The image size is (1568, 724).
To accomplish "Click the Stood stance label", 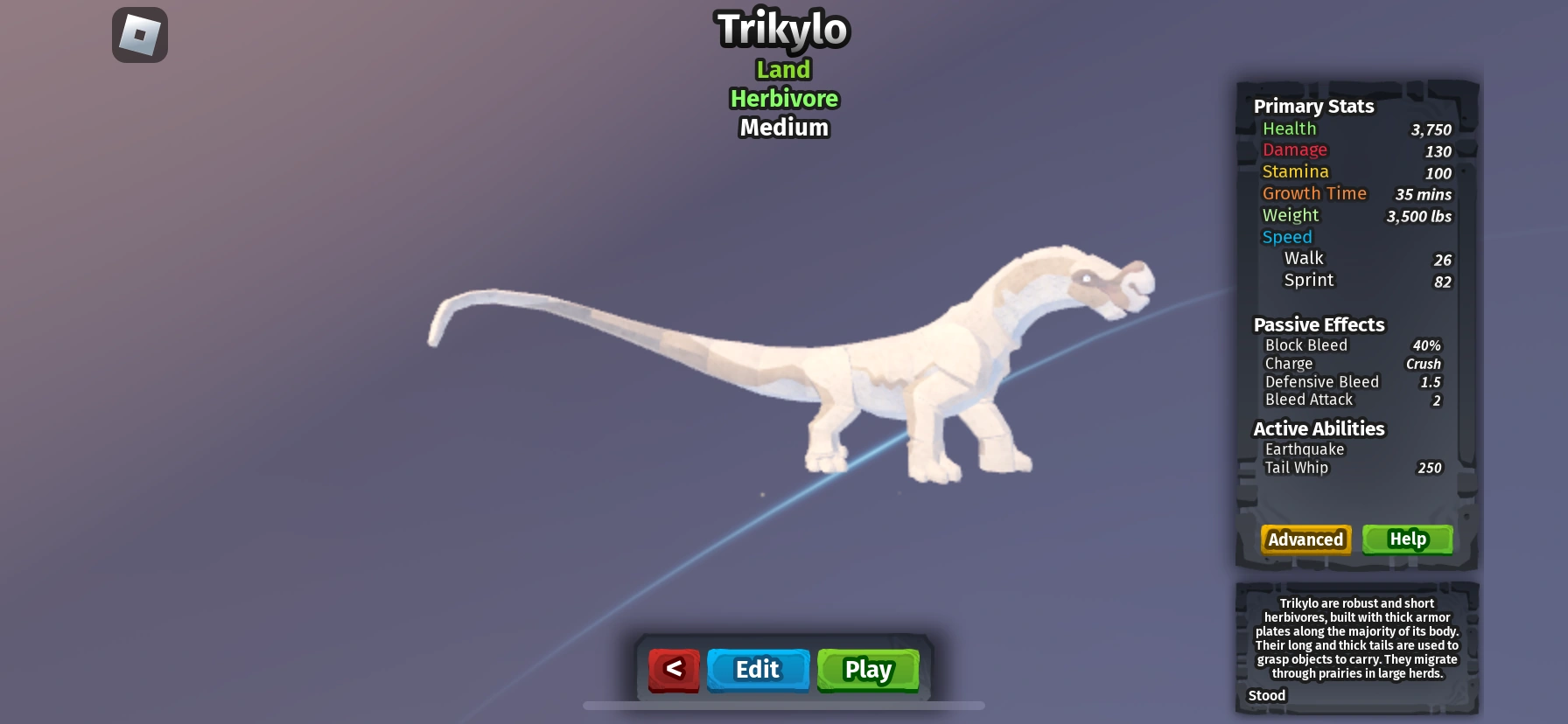I will pos(1265,695).
